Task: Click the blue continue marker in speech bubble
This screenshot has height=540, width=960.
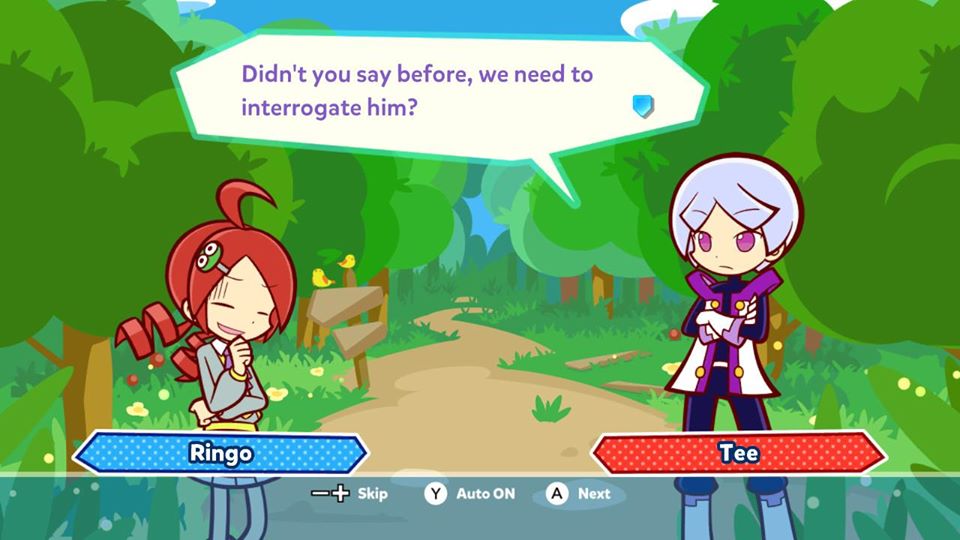Action: [x=643, y=105]
